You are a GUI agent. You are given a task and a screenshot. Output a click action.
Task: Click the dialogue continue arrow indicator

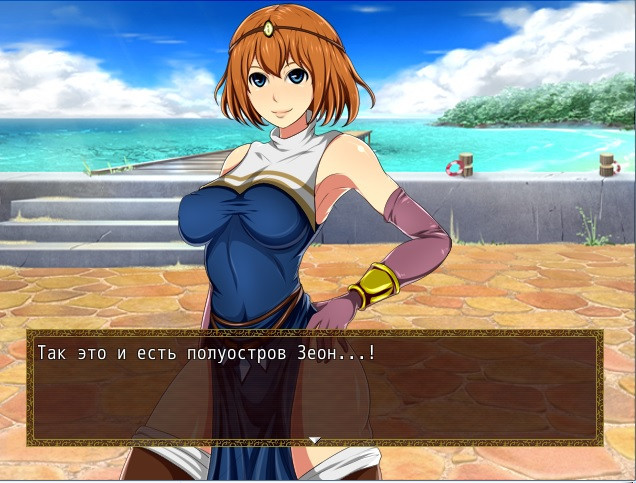point(314,440)
